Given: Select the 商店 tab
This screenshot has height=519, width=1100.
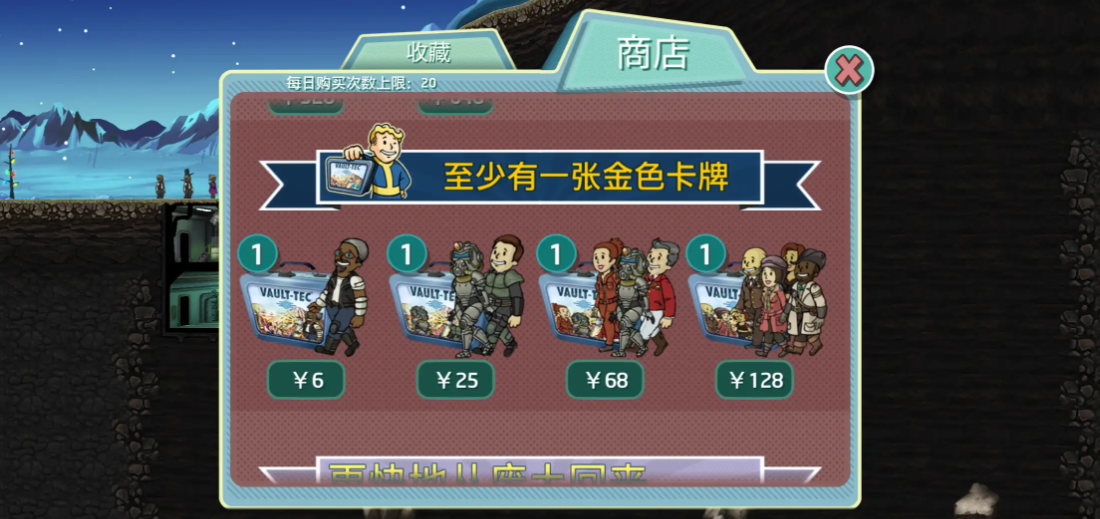Looking at the screenshot, I should pyautogui.click(x=653, y=54).
